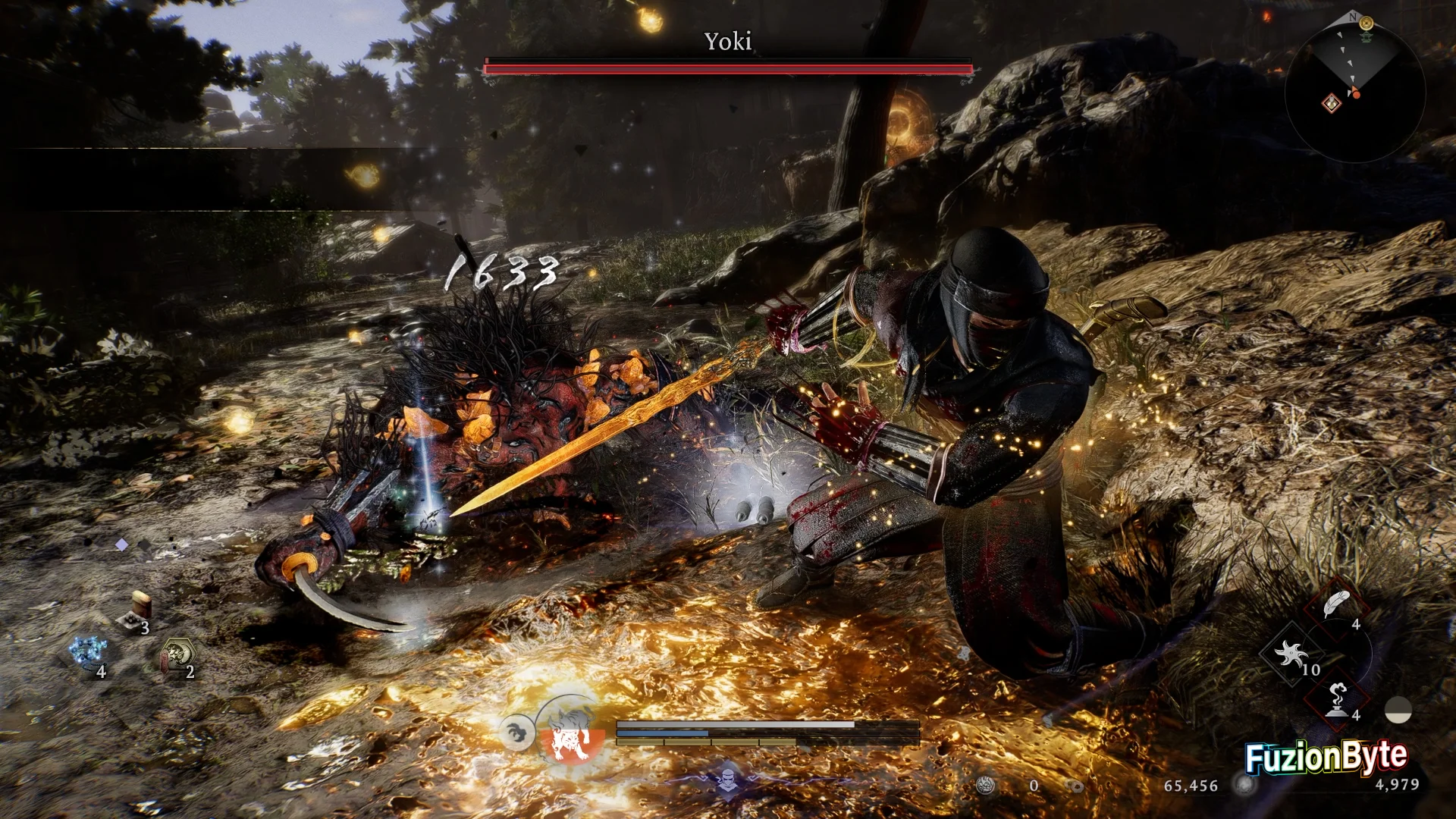Click the diamond objective marker on minimap

(1332, 103)
